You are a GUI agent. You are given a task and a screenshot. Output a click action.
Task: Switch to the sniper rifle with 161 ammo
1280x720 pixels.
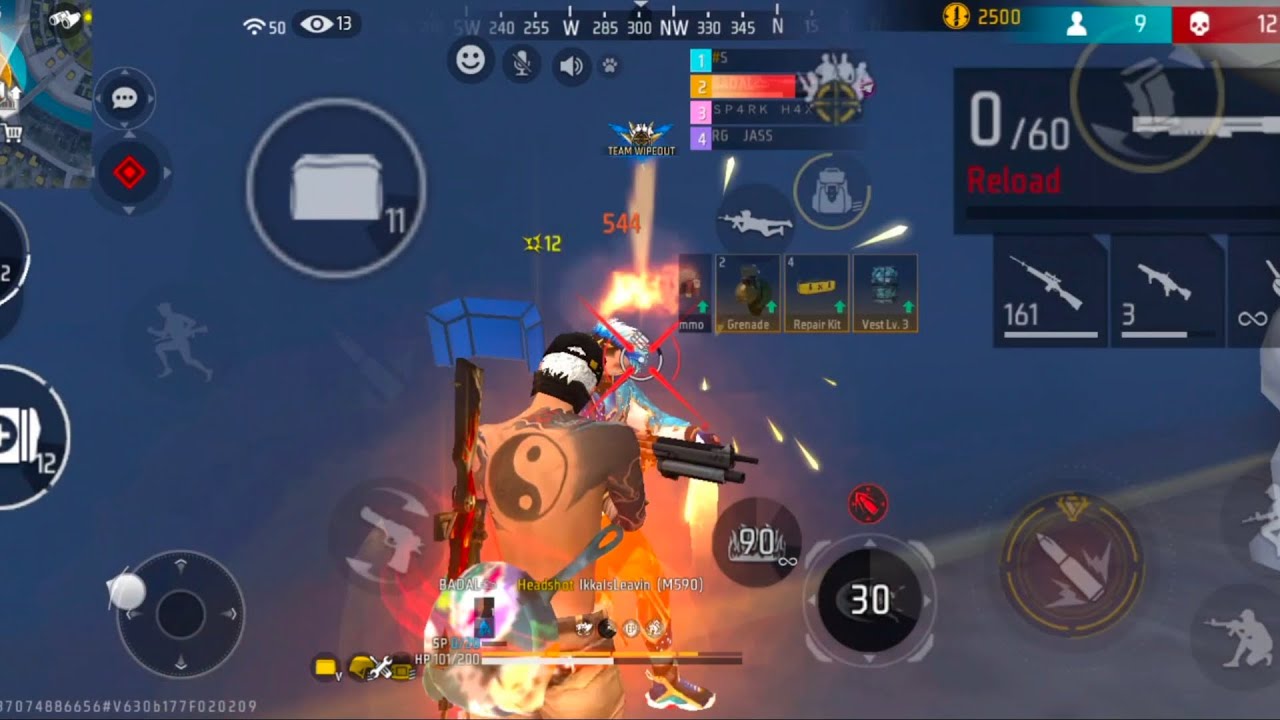(1048, 291)
